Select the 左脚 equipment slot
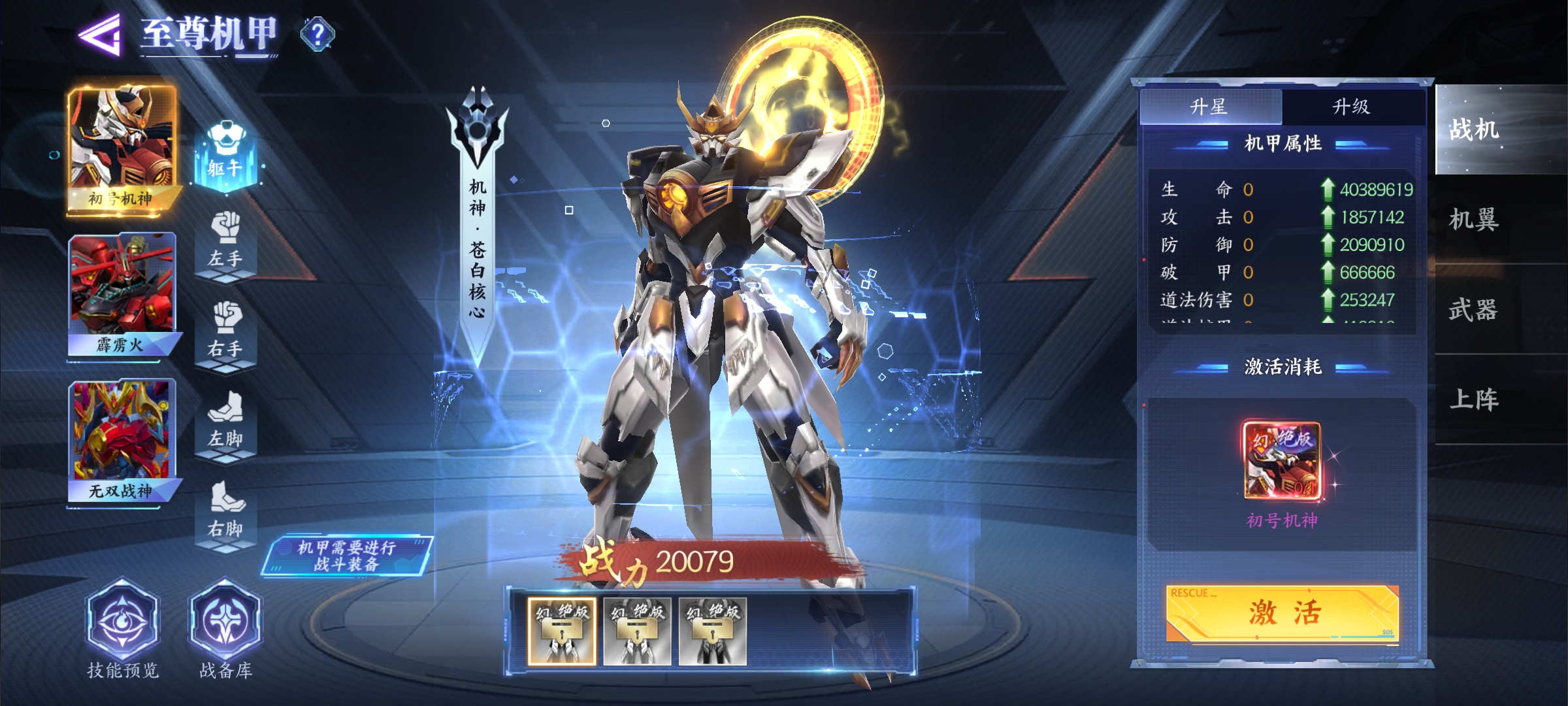The height and width of the screenshot is (706, 1568). point(225,422)
